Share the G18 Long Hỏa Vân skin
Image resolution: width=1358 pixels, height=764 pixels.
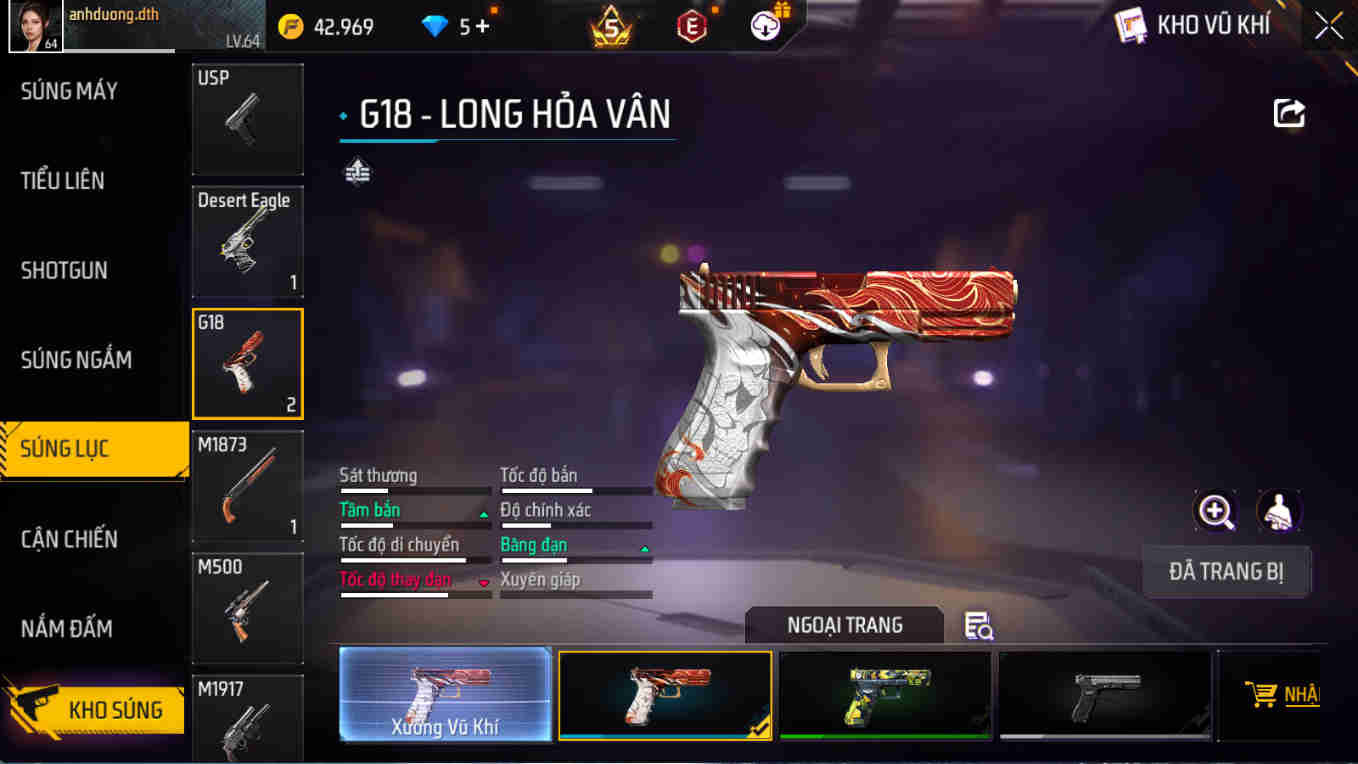coord(1289,114)
